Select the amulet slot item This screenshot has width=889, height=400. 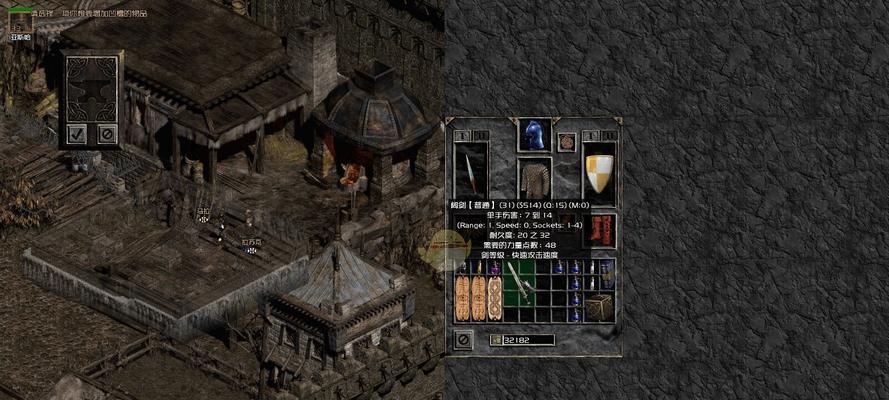(x=567, y=141)
